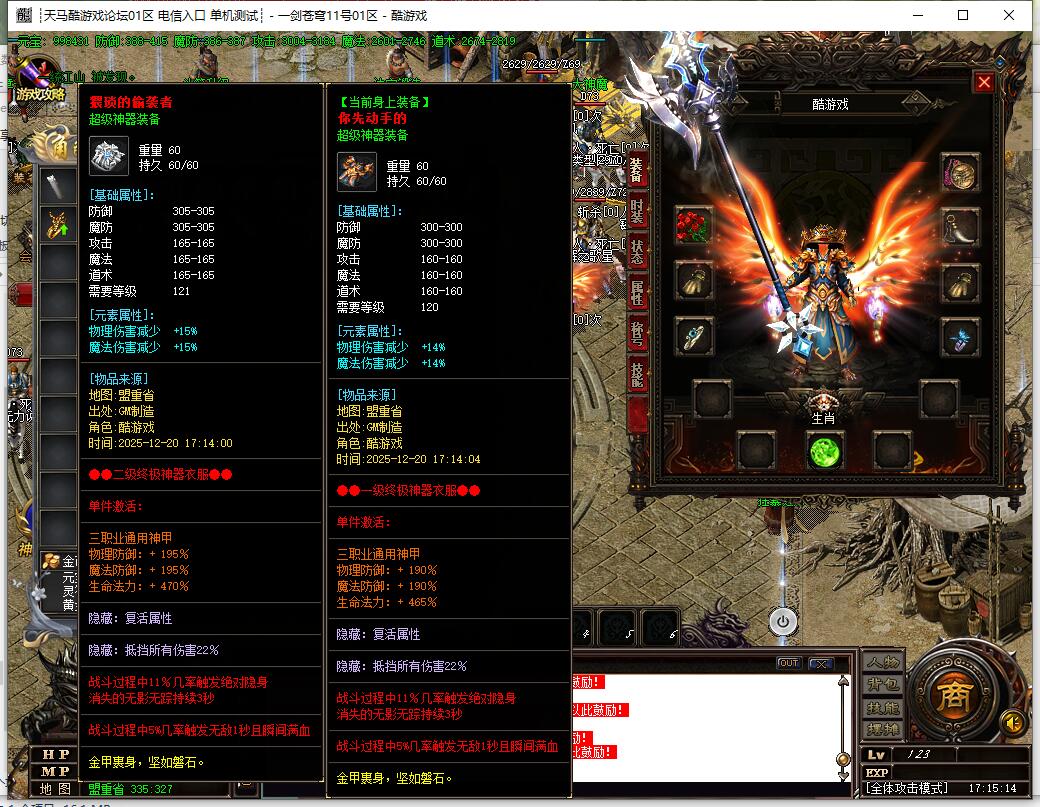This screenshot has width=1040, height=807.
Task: Choose the blue butterfly ring slot
Action: [x=960, y=336]
